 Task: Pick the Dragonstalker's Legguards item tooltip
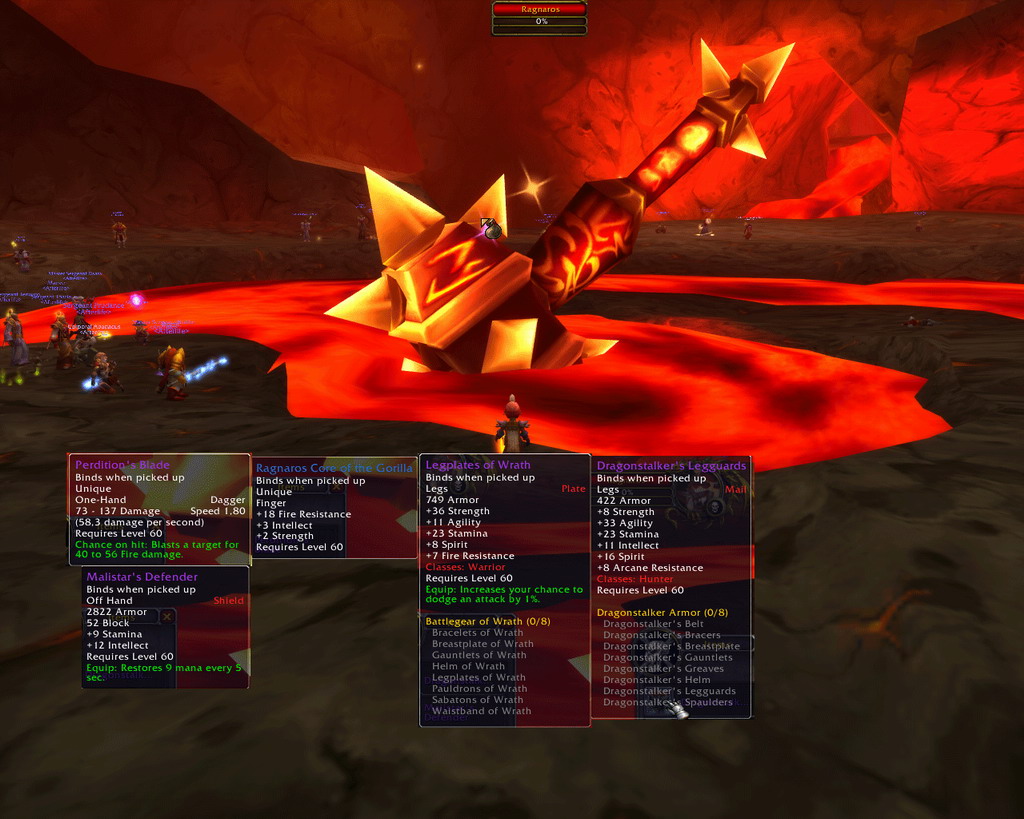coord(671,586)
